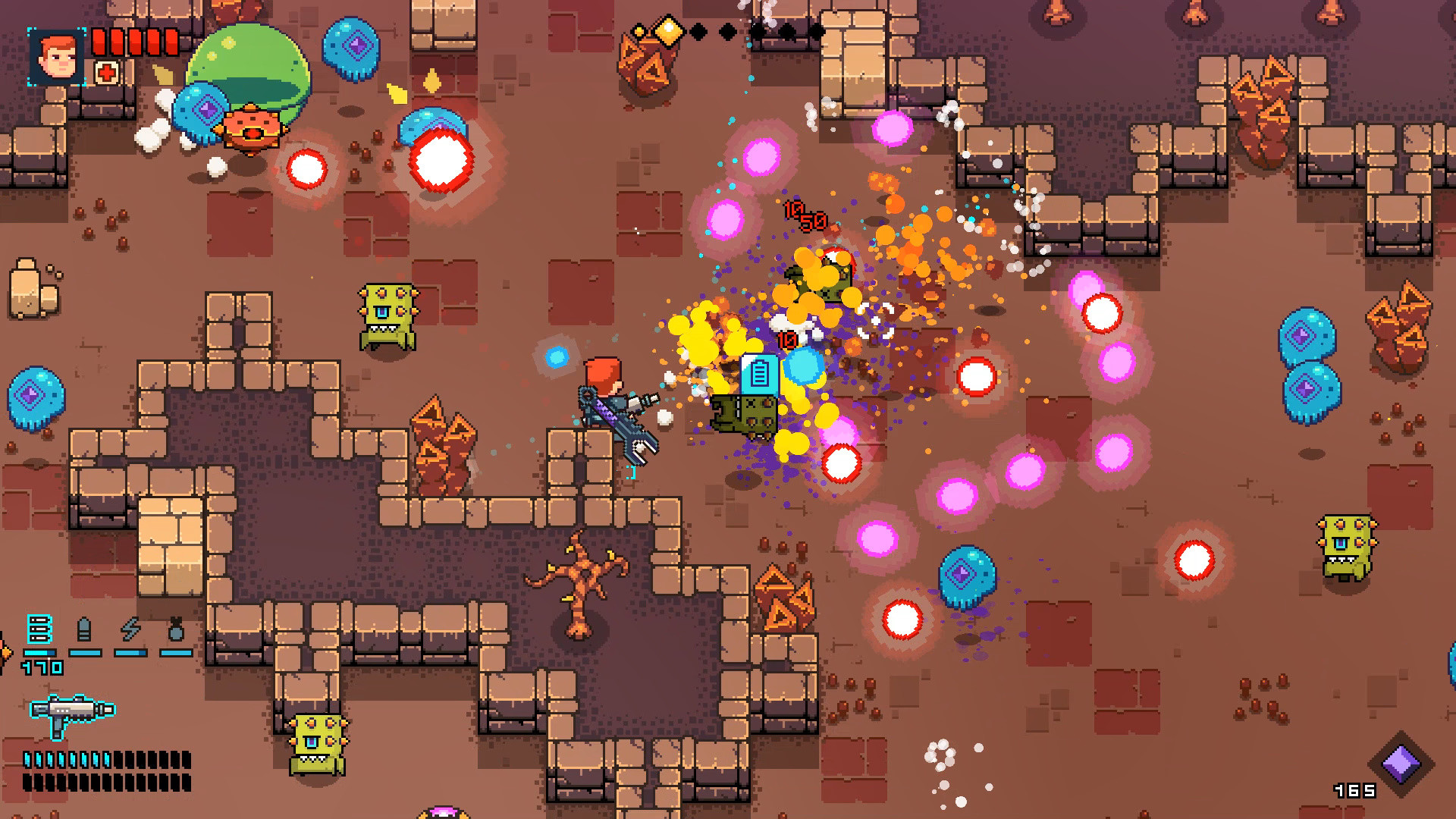Select the bullet ammo type icon

pos(83,627)
